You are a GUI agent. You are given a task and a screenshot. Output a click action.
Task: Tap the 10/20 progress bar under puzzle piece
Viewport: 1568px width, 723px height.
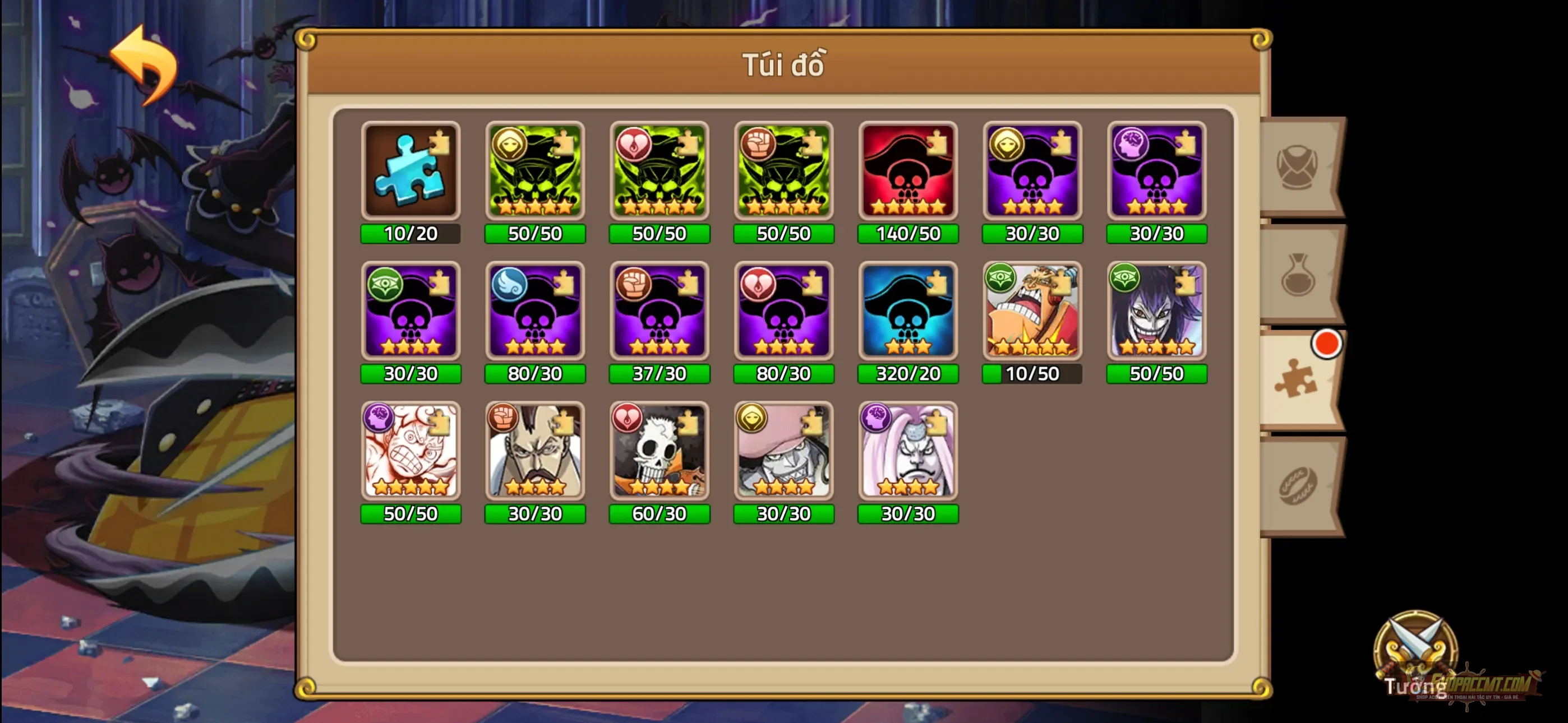[411, 234]
